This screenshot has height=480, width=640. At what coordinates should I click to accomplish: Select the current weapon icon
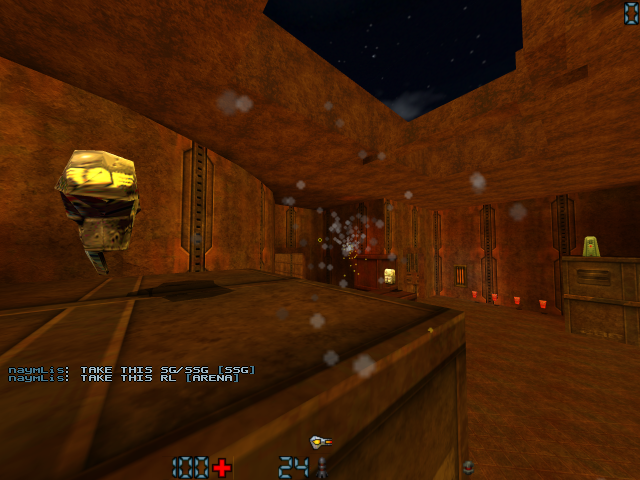[320, 440]
